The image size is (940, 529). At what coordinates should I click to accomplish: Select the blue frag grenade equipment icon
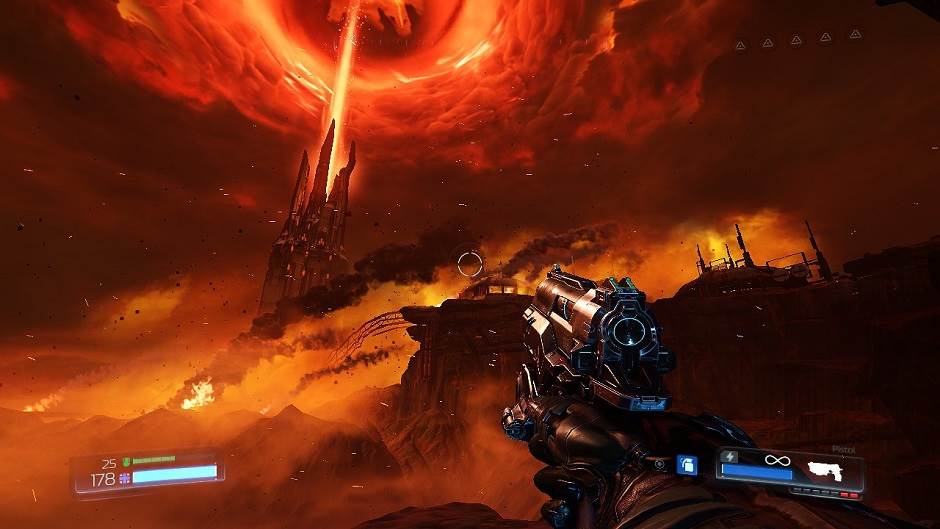[x=686, y=464]
